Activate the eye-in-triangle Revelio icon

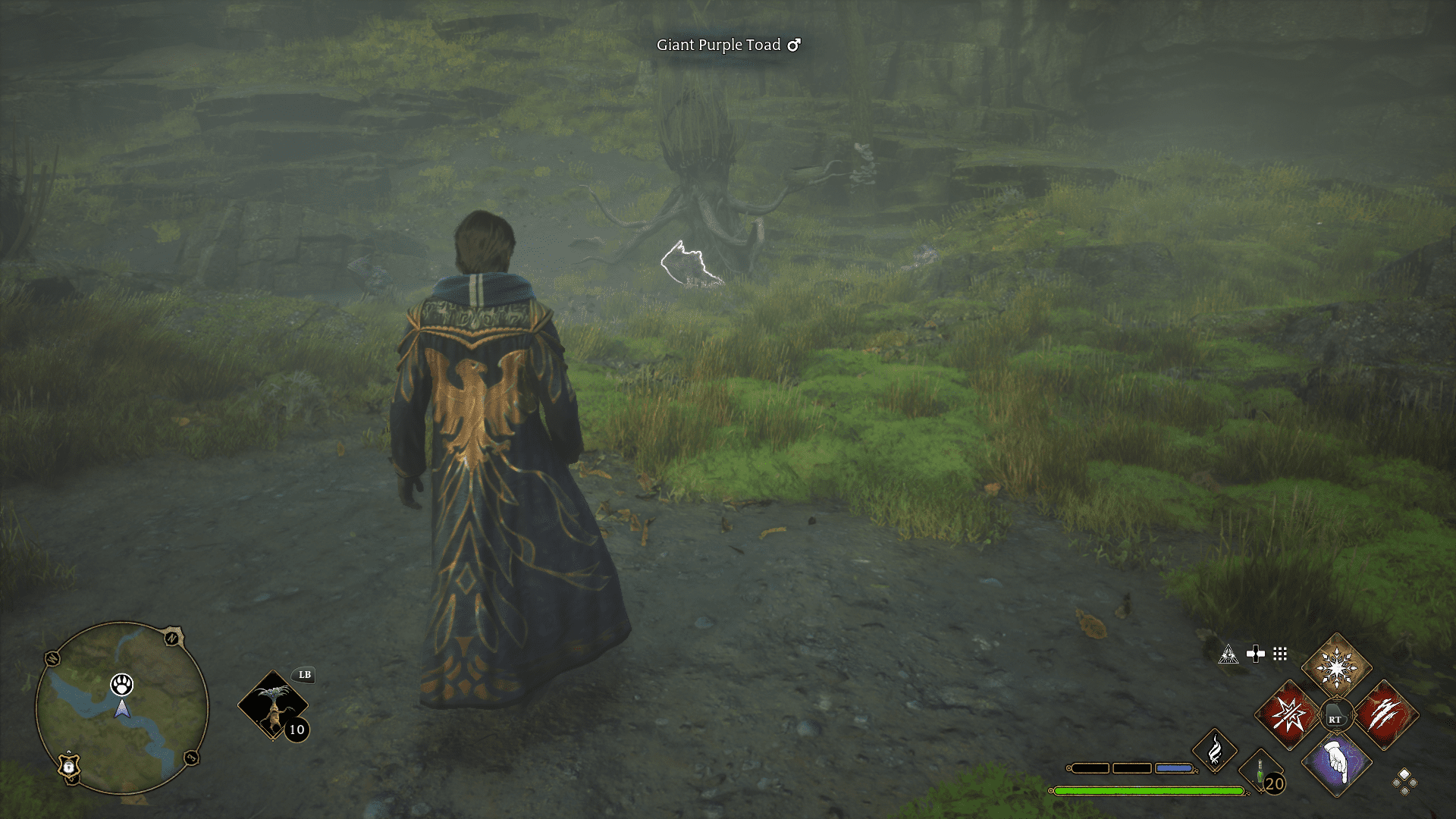click(x=1228, y=654)
